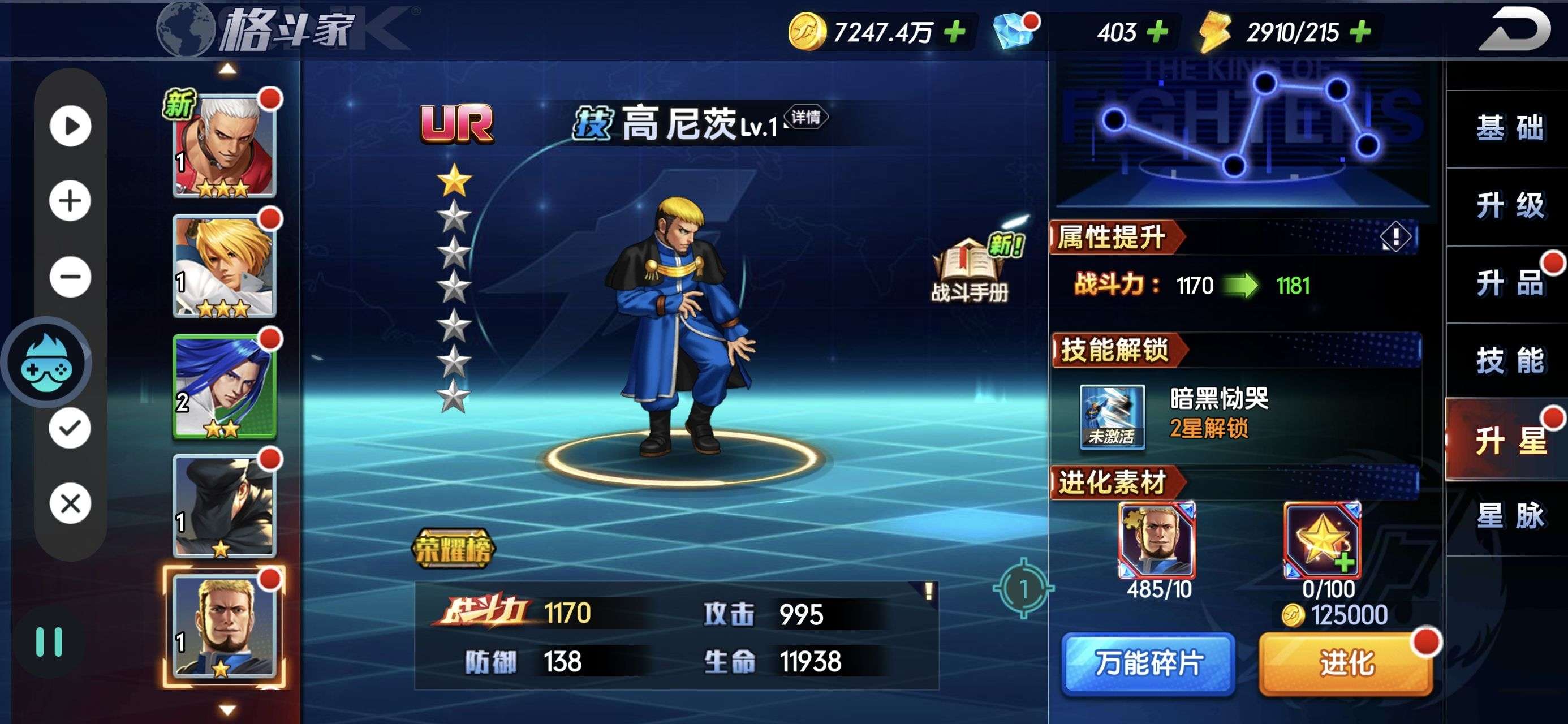Select the 技能 skills tab

(1510, 360)
